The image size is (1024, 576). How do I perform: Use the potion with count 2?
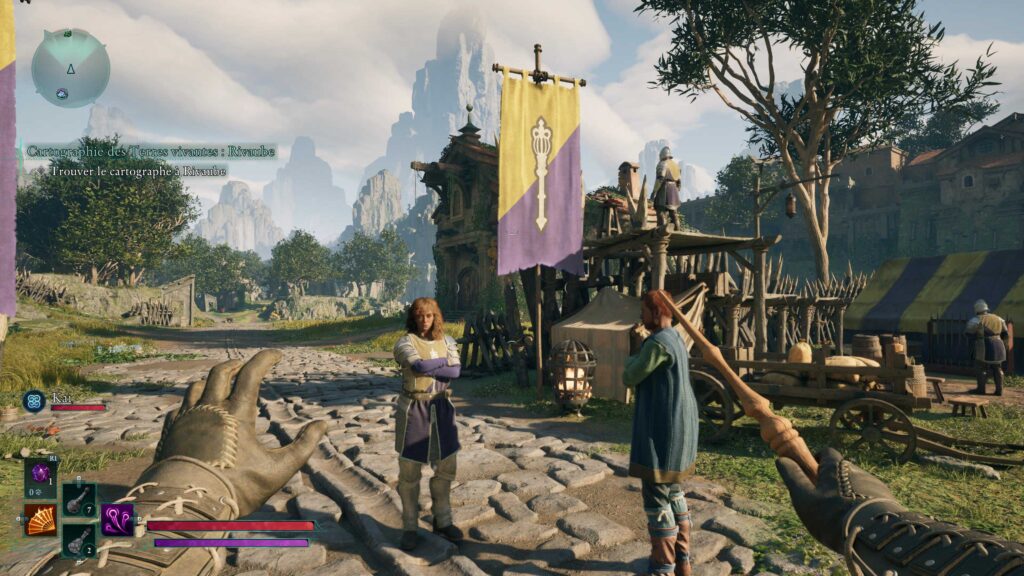pyautogui.click(x=79, y=540)
